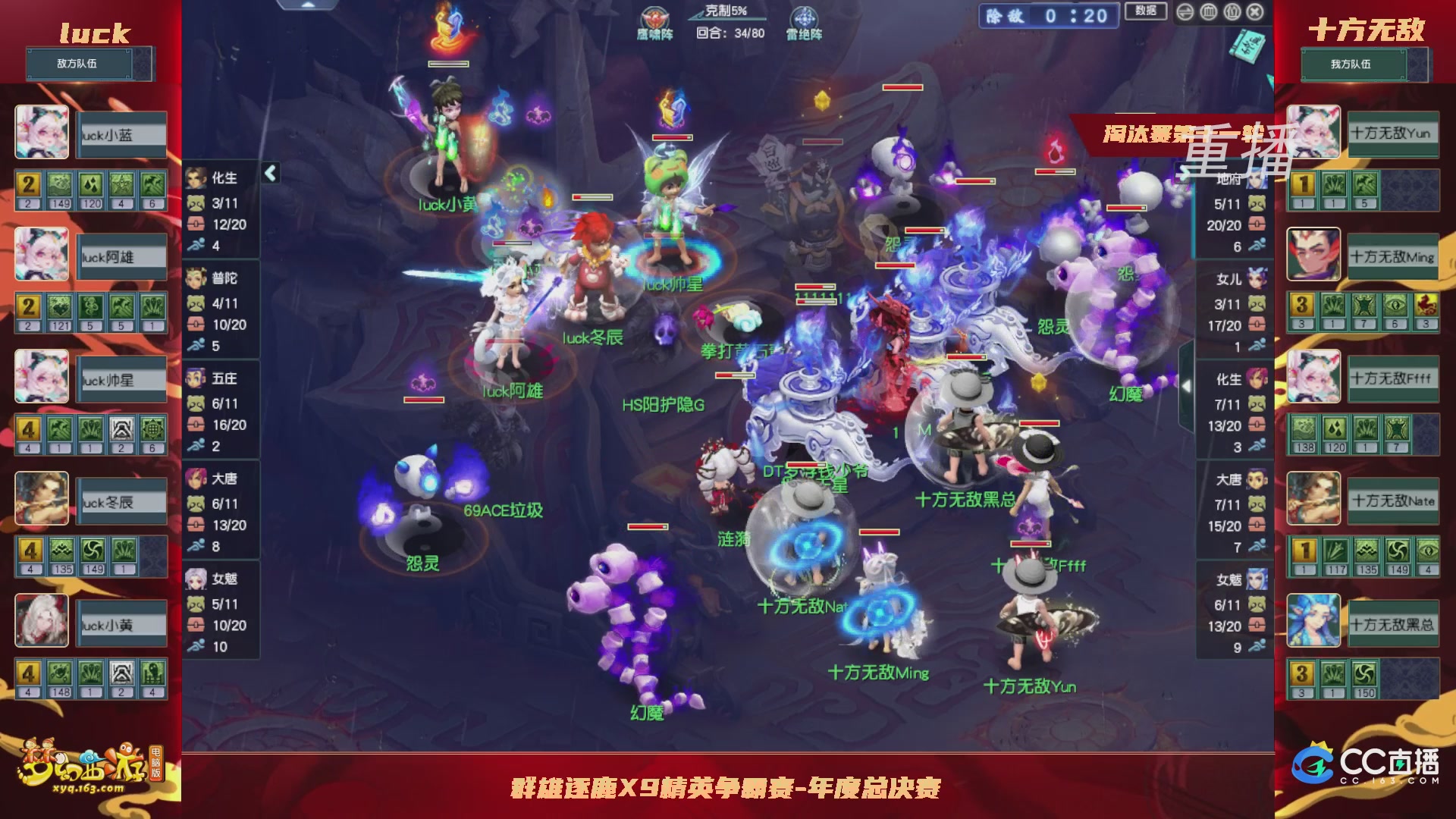Toggle the 伍 circle icon beside the grid icon
The image size is (1456, 819).
click(x=1232, y=11)
